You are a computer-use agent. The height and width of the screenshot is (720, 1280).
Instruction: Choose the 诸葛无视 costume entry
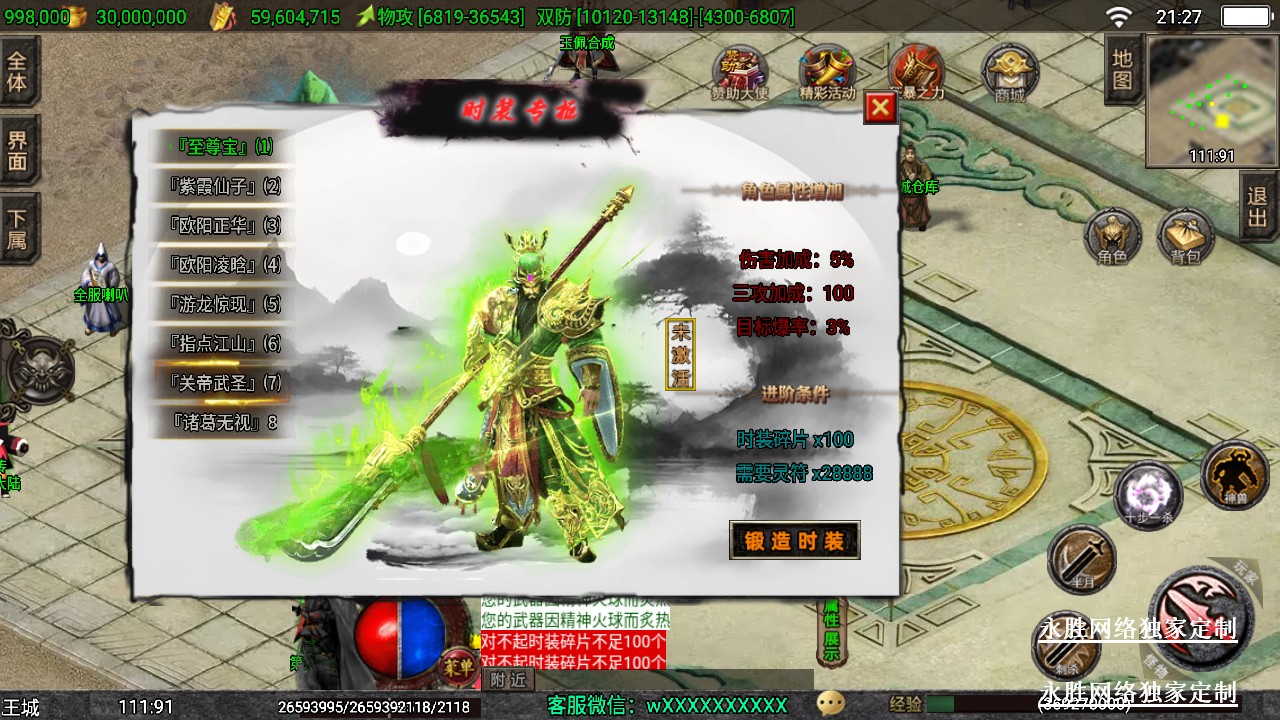(x=224, y=422)
